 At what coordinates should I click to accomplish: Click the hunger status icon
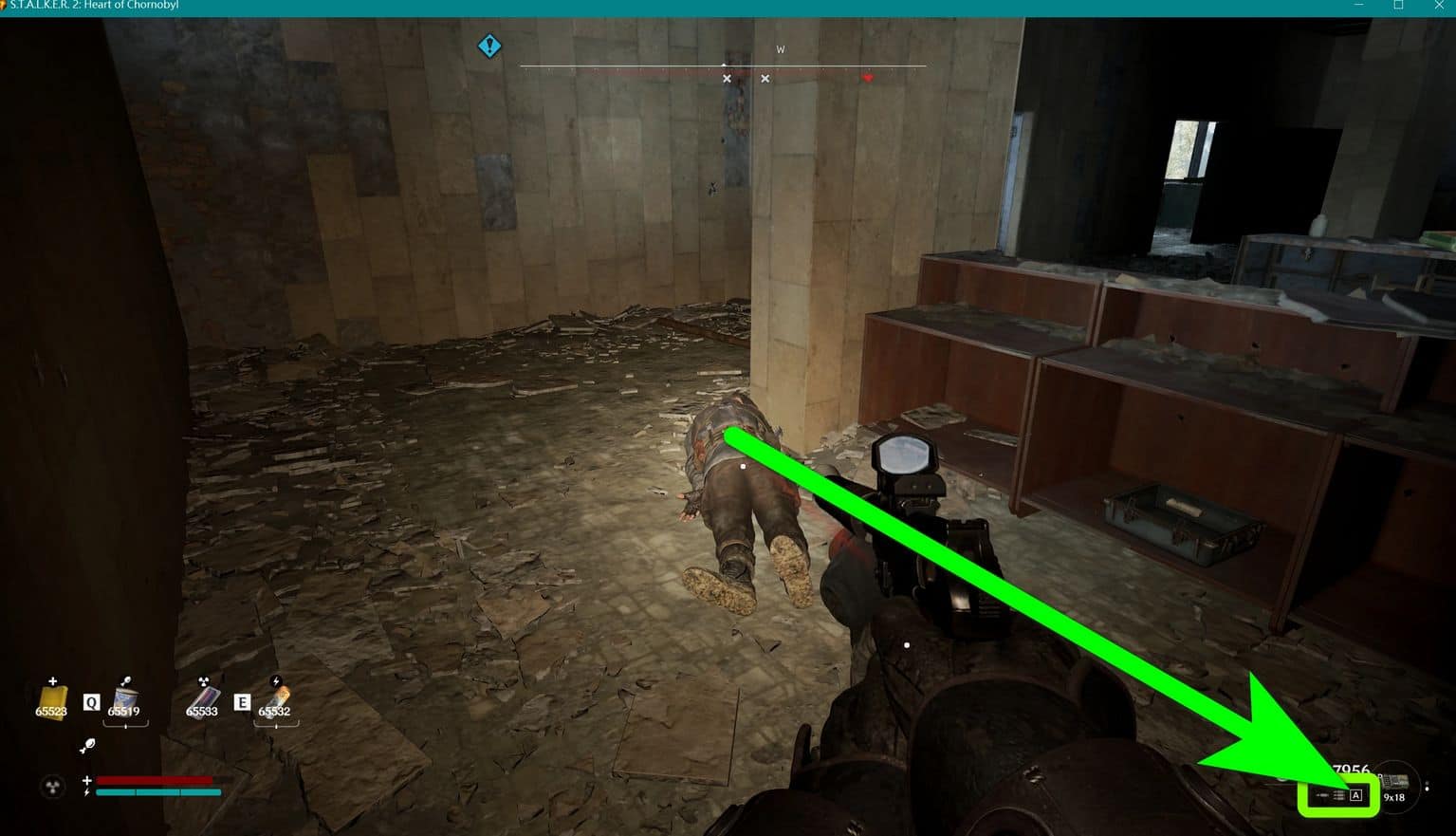pos(87,746)
